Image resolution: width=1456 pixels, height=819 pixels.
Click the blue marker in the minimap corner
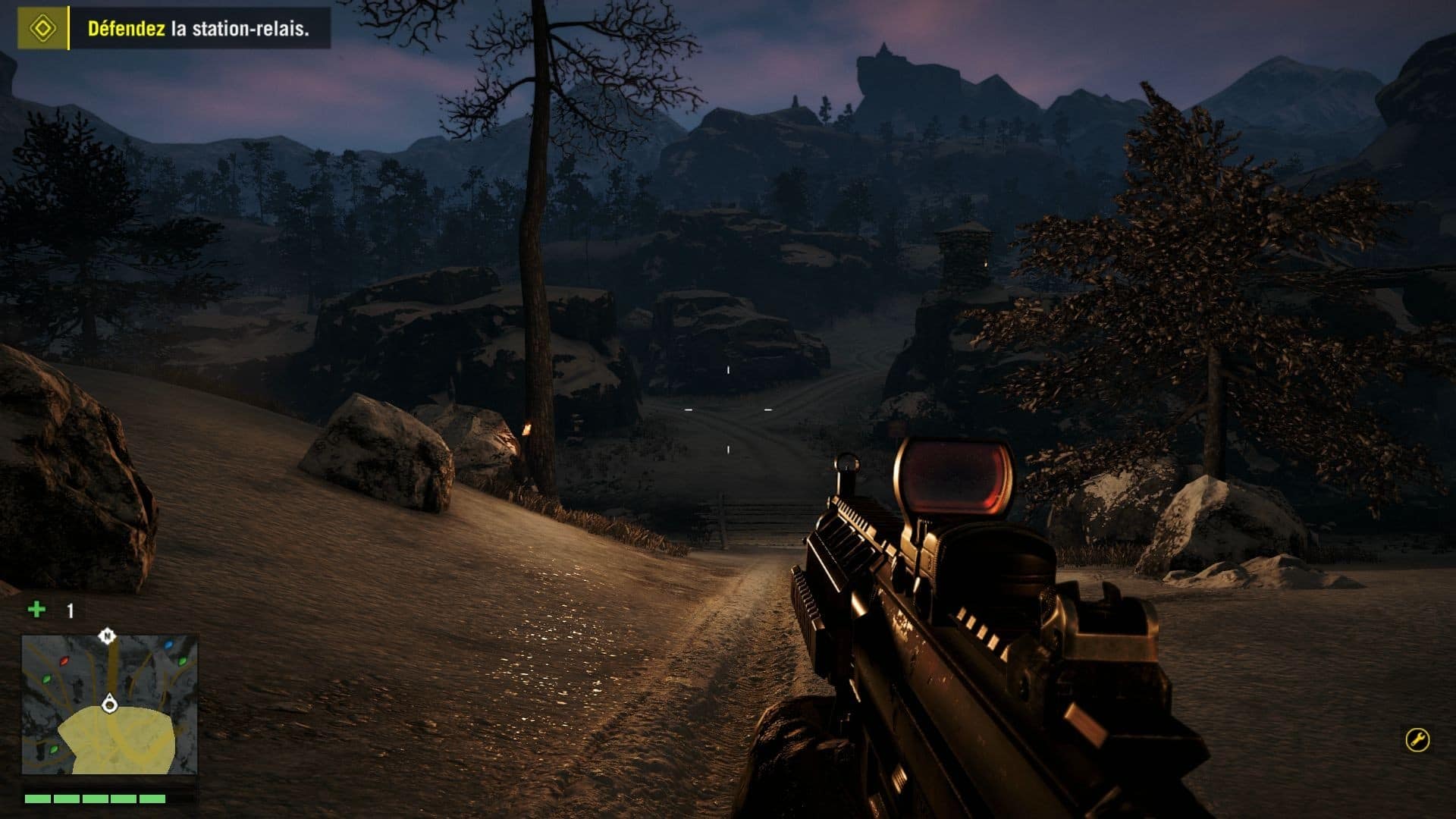pos(168,645)
